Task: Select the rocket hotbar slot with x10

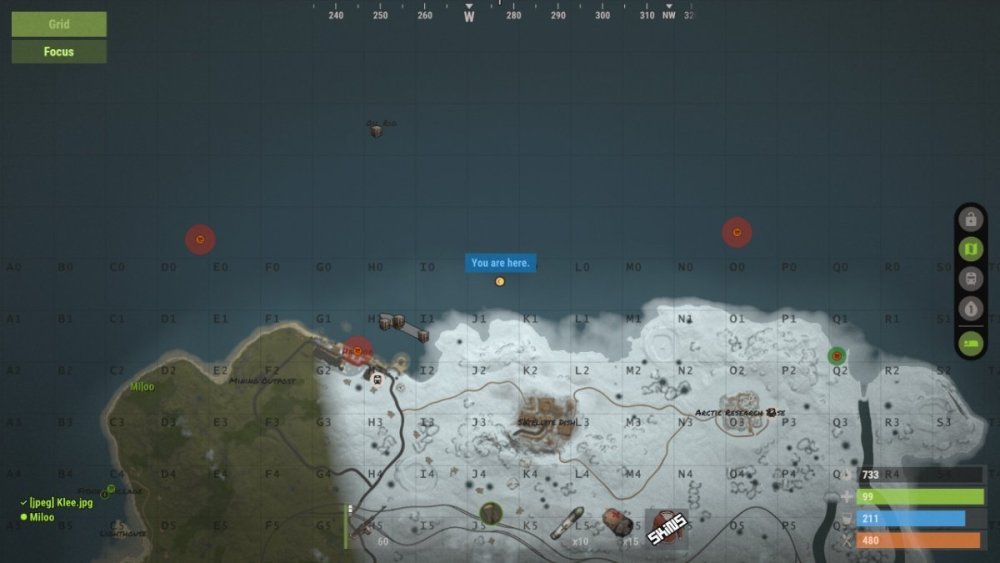Action: point(570,524)
